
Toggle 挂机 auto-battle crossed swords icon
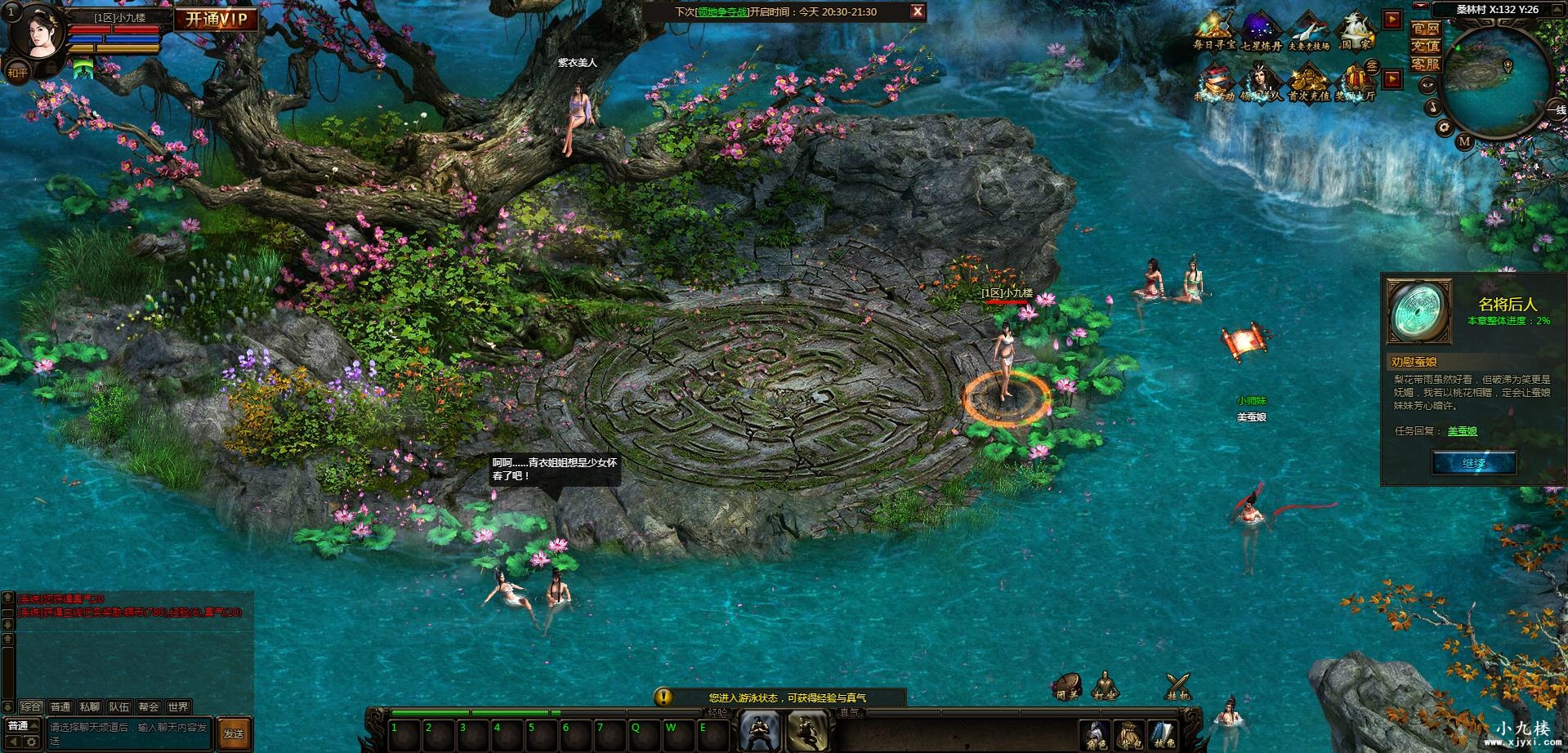pos(1177,686)
